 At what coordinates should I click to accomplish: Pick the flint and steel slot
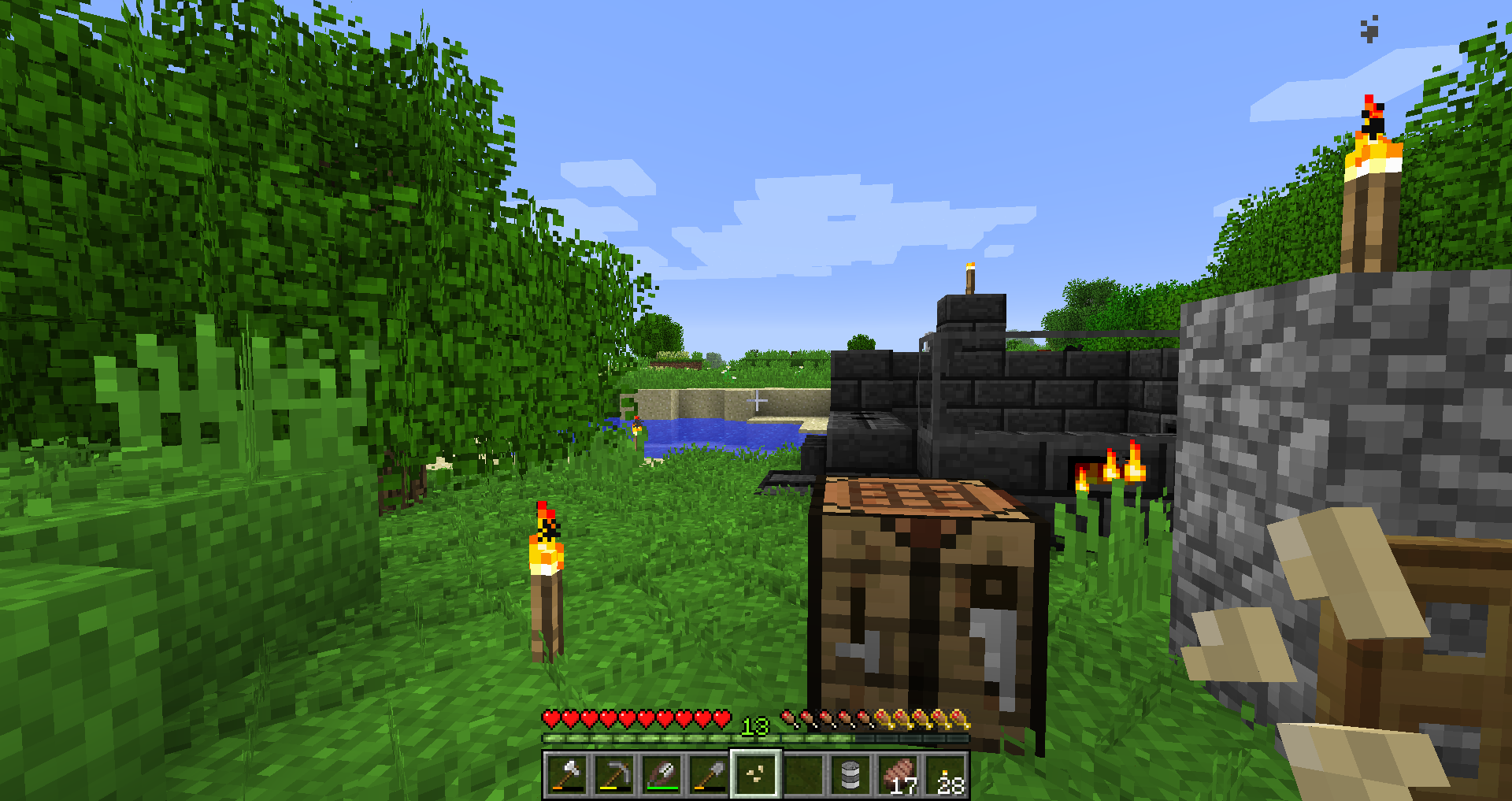pyautogui.click(x=661, y=775)
